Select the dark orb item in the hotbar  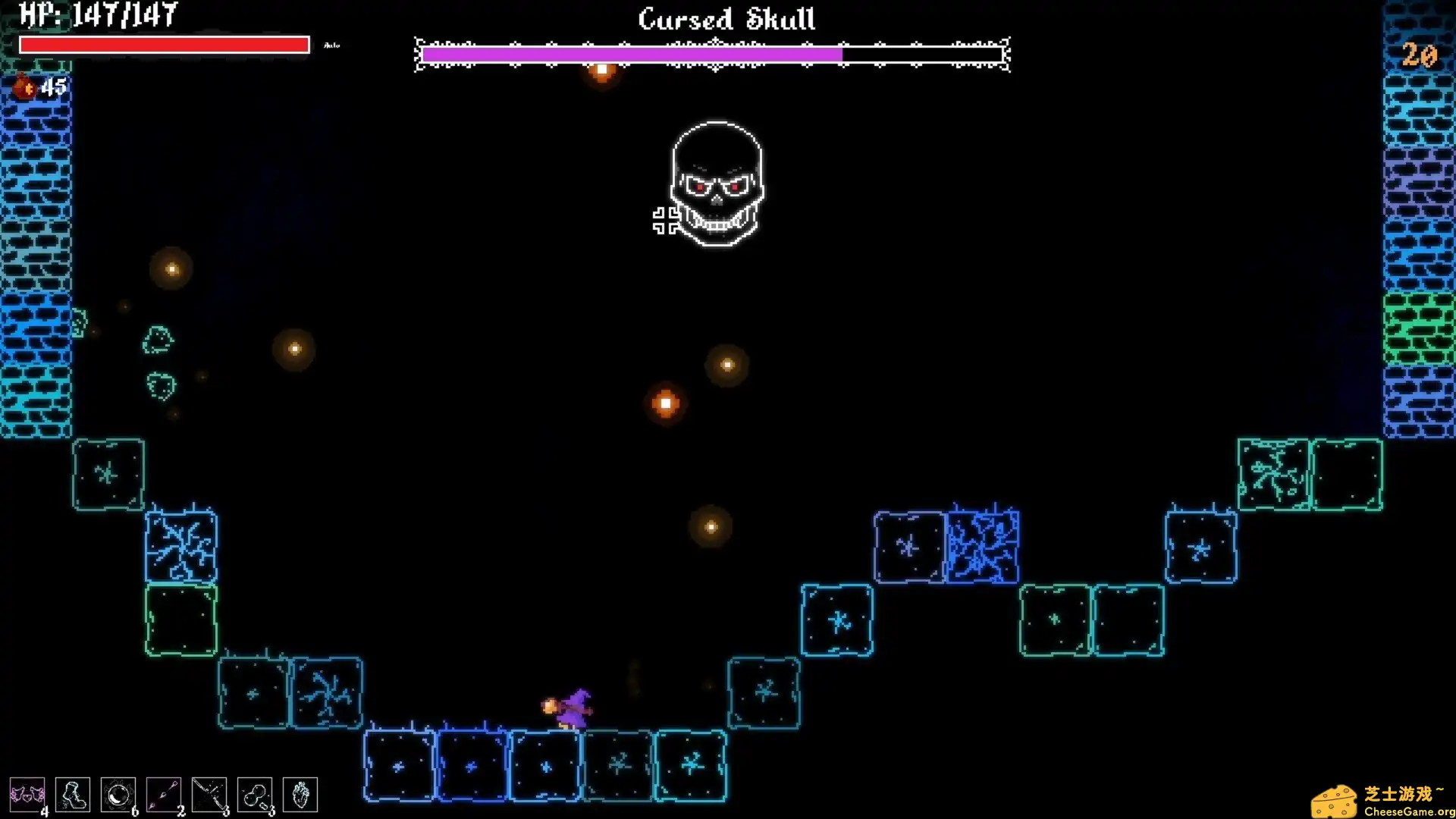[x=119, y=794]
